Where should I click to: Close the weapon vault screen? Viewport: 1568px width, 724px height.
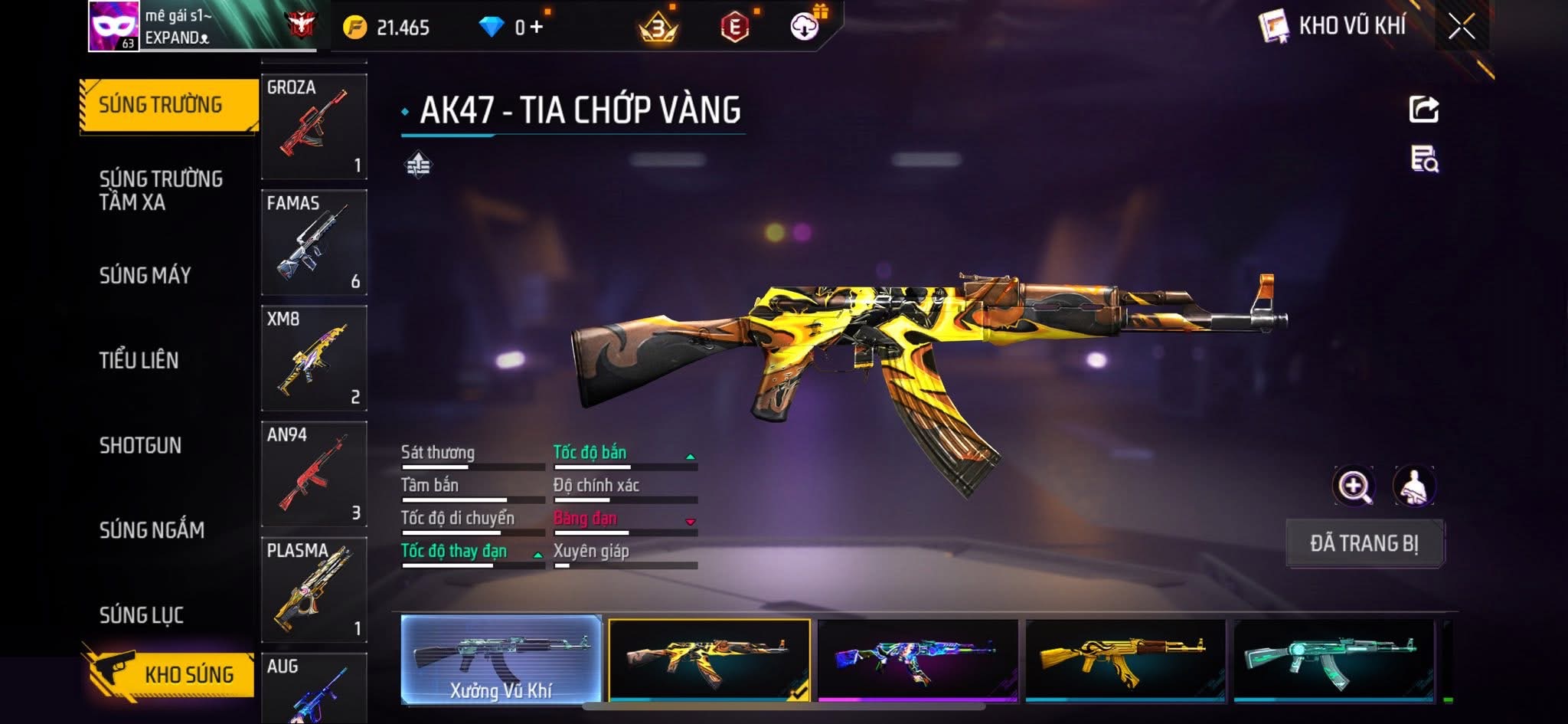coord(1461,28)
